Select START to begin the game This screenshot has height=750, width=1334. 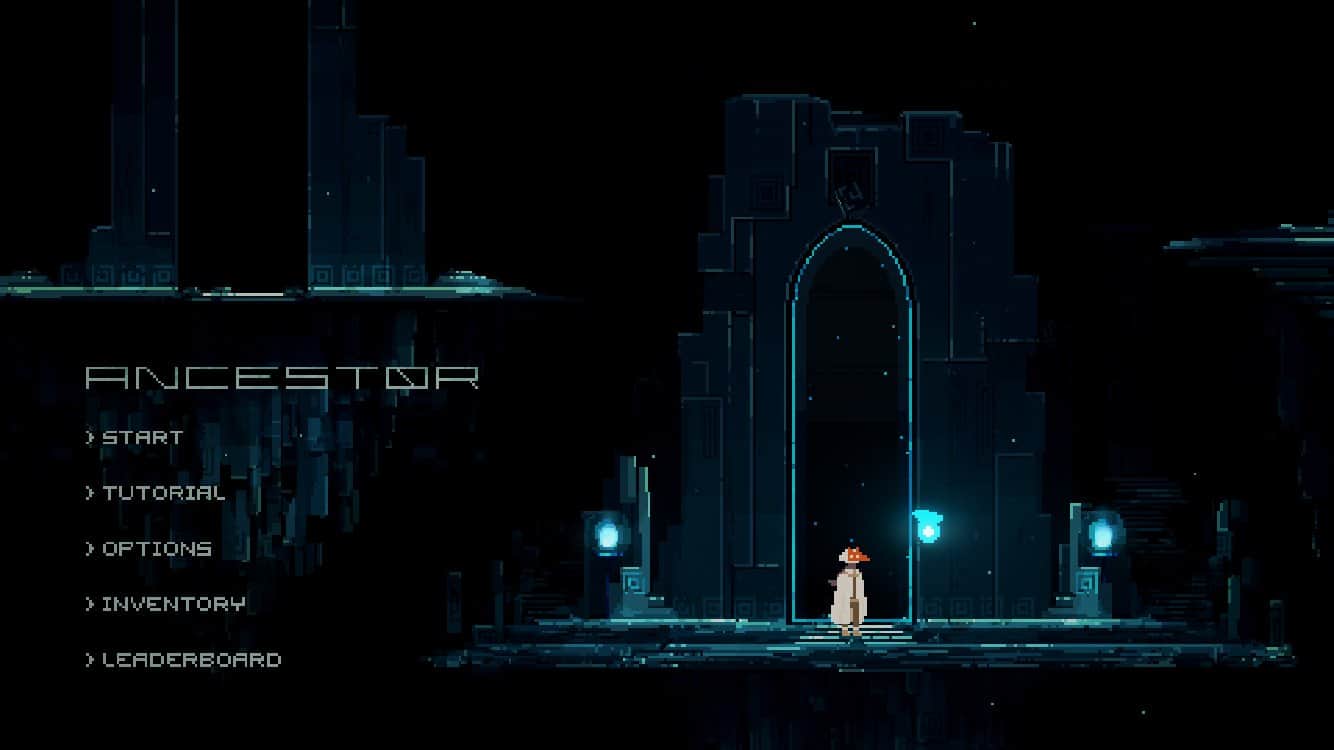[x=140, y=436]
